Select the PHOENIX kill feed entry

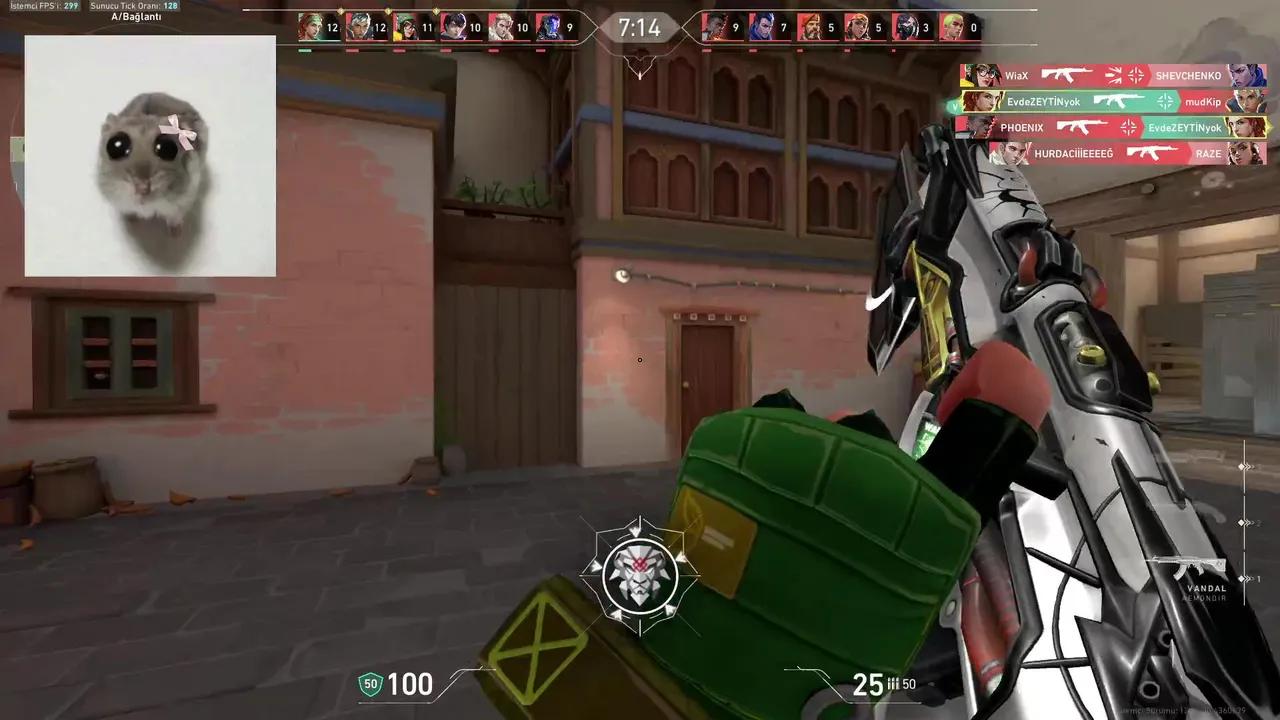(1022, 127)
